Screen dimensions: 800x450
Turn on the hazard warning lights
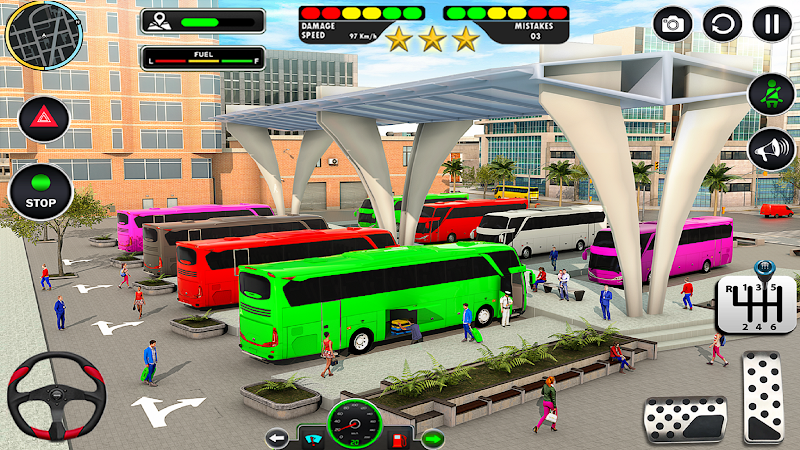(43, 120)
